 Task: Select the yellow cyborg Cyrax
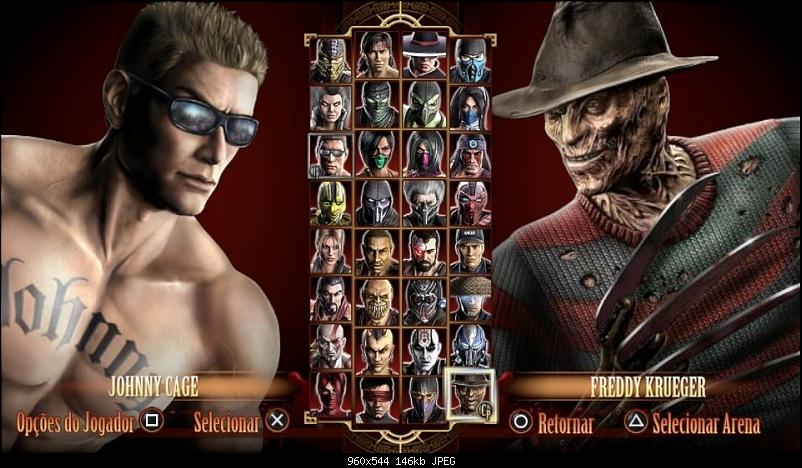[x=330, y=202]
